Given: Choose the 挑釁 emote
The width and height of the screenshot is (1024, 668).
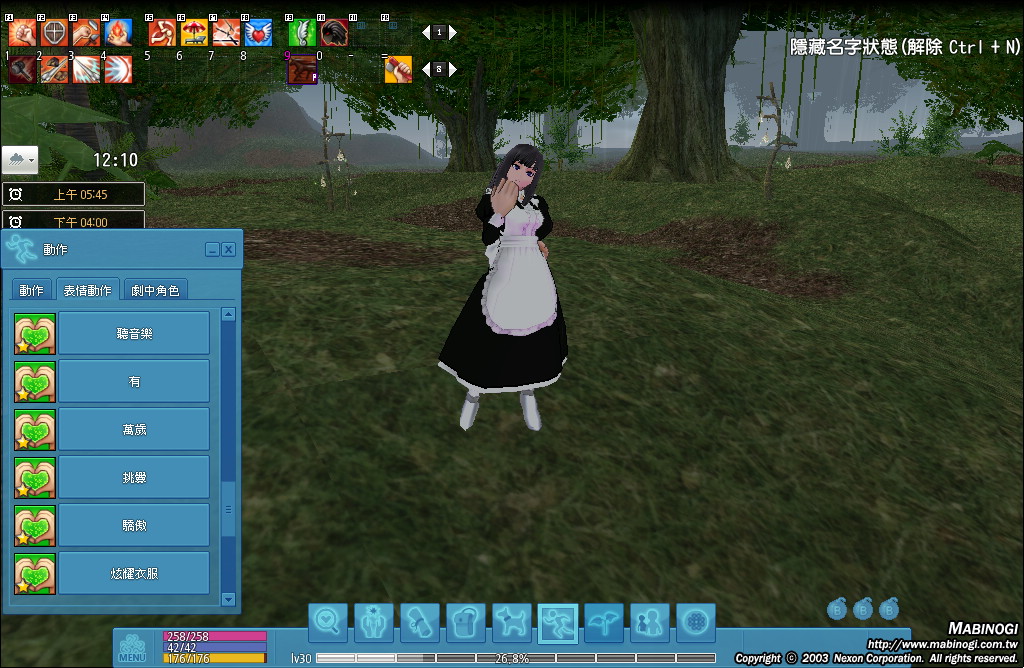Looking at the screenshot, I should pos(134,477).
